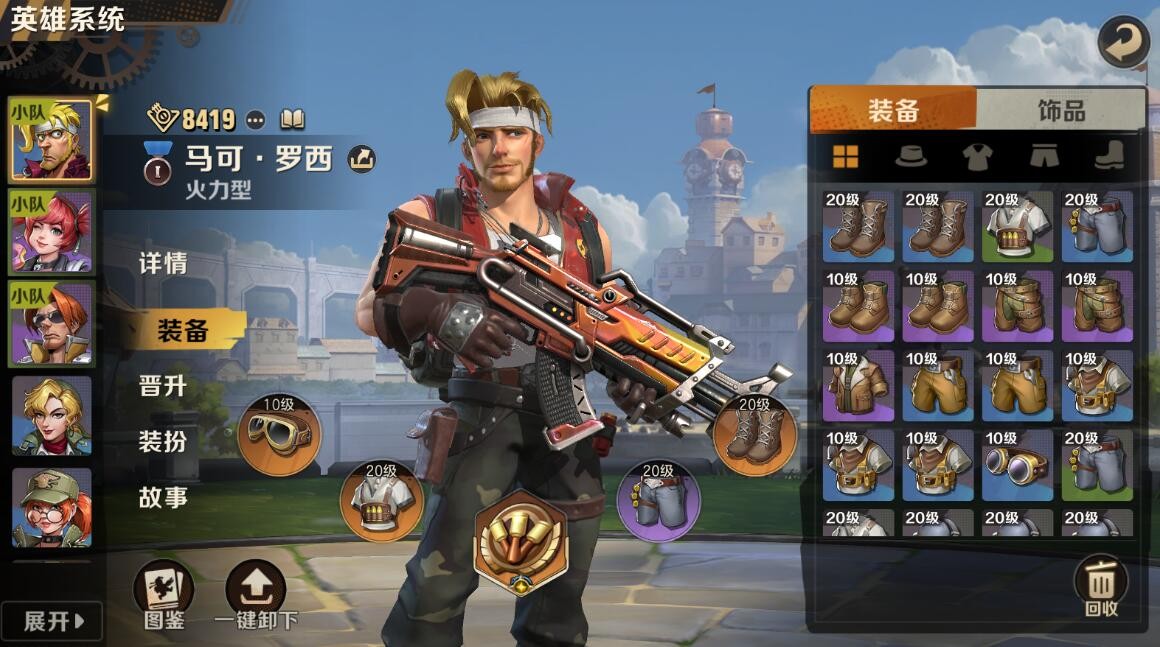The image size is (1160, 647).
Task: Show all equipment with grid filter
Action: [846, 156]
